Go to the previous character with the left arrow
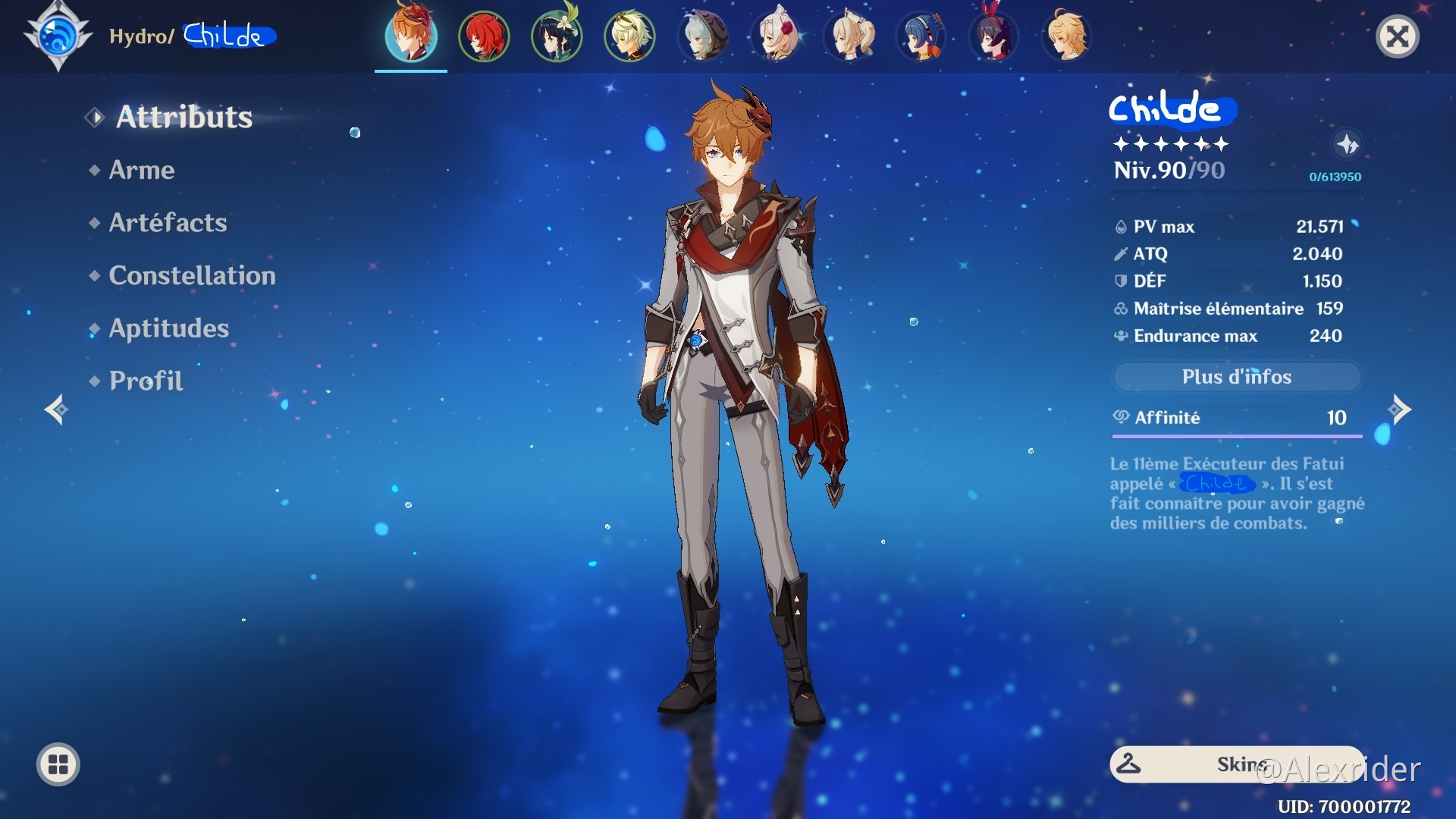The height and width of the screenshot is (819, 1456). click(x=56, y=409)
